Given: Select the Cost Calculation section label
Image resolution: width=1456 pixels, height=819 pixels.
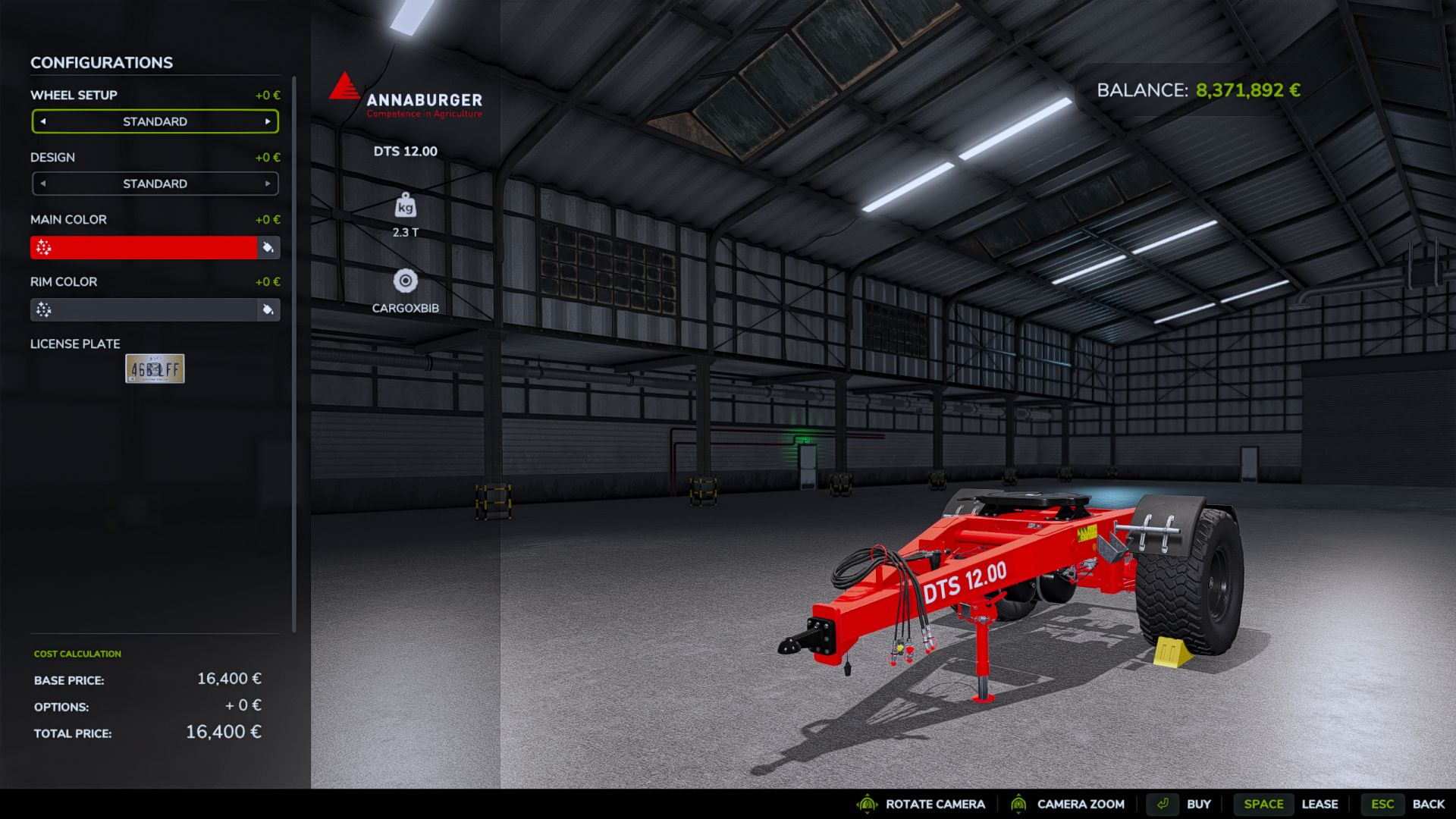Looking at the screenshot, I should click(x=77, y=653).
